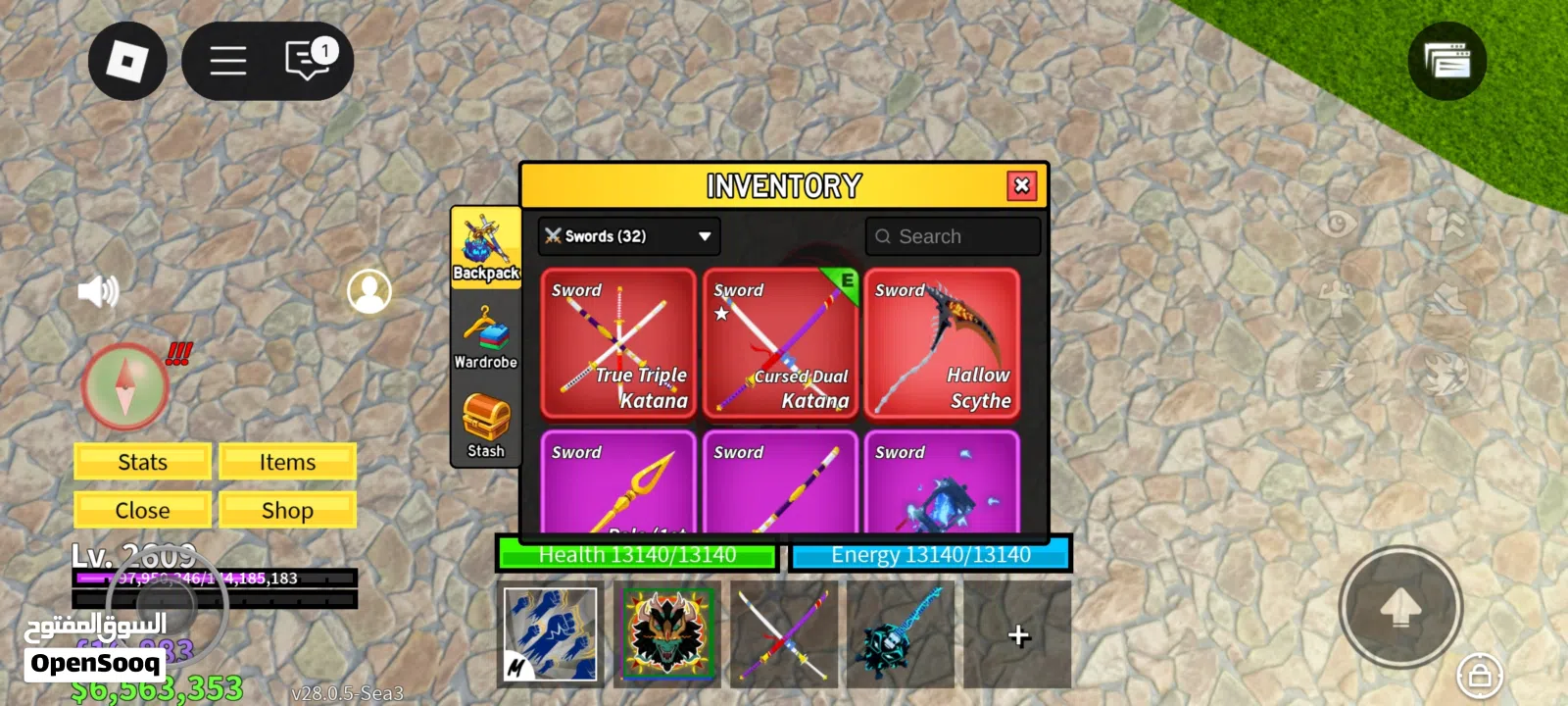Click the yellow Close button
The image size is (1568, 706).
tap(142, 510)
